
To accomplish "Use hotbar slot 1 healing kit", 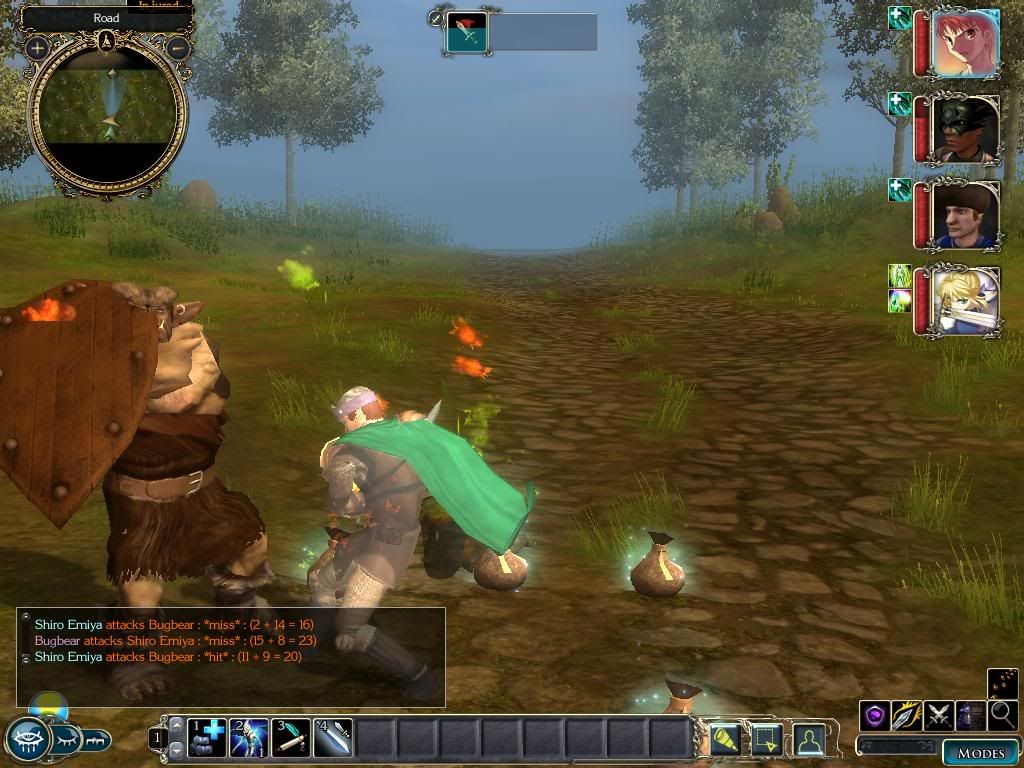I will [206, 738].
